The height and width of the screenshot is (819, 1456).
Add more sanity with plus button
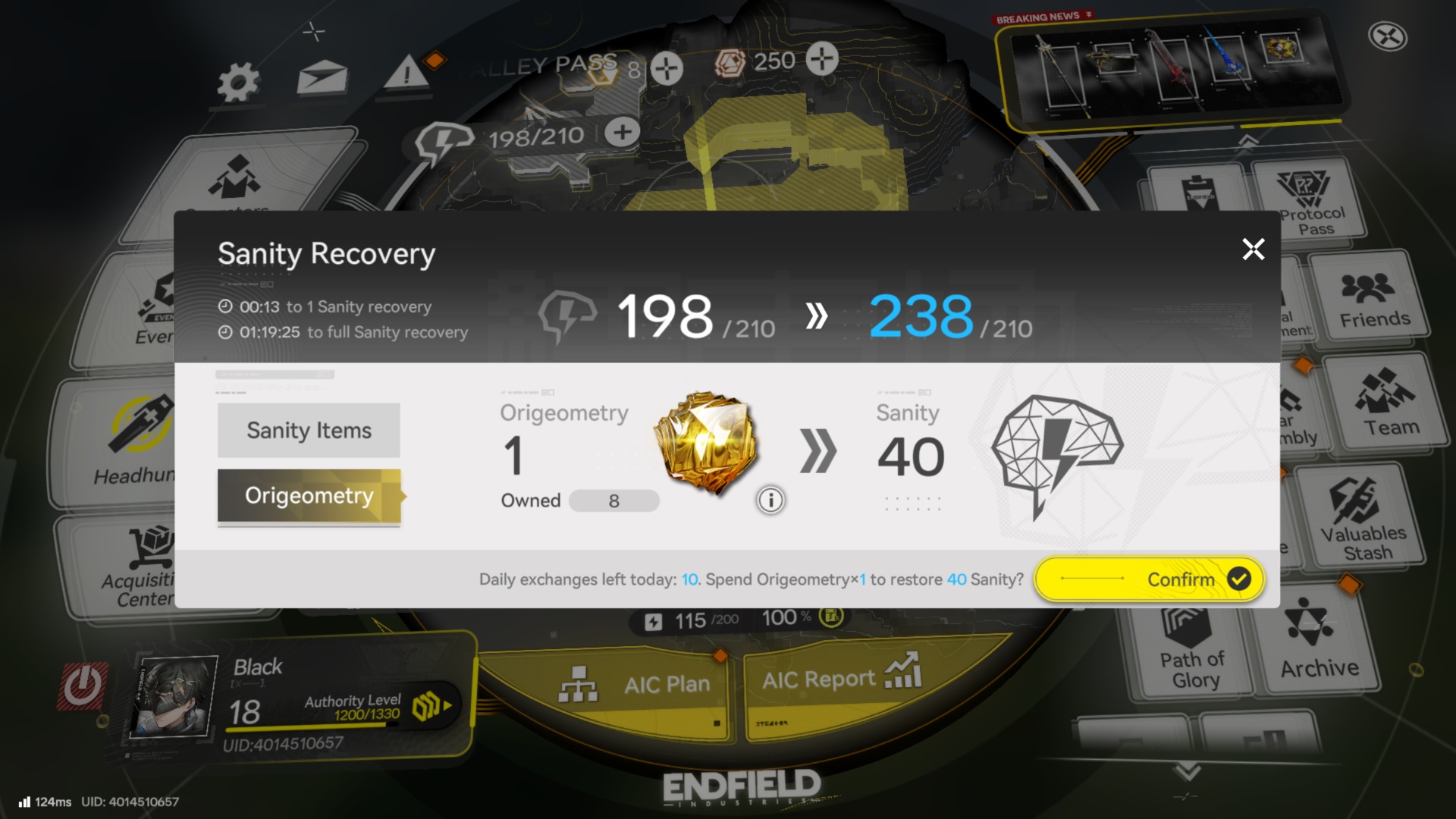click(622, 133)
